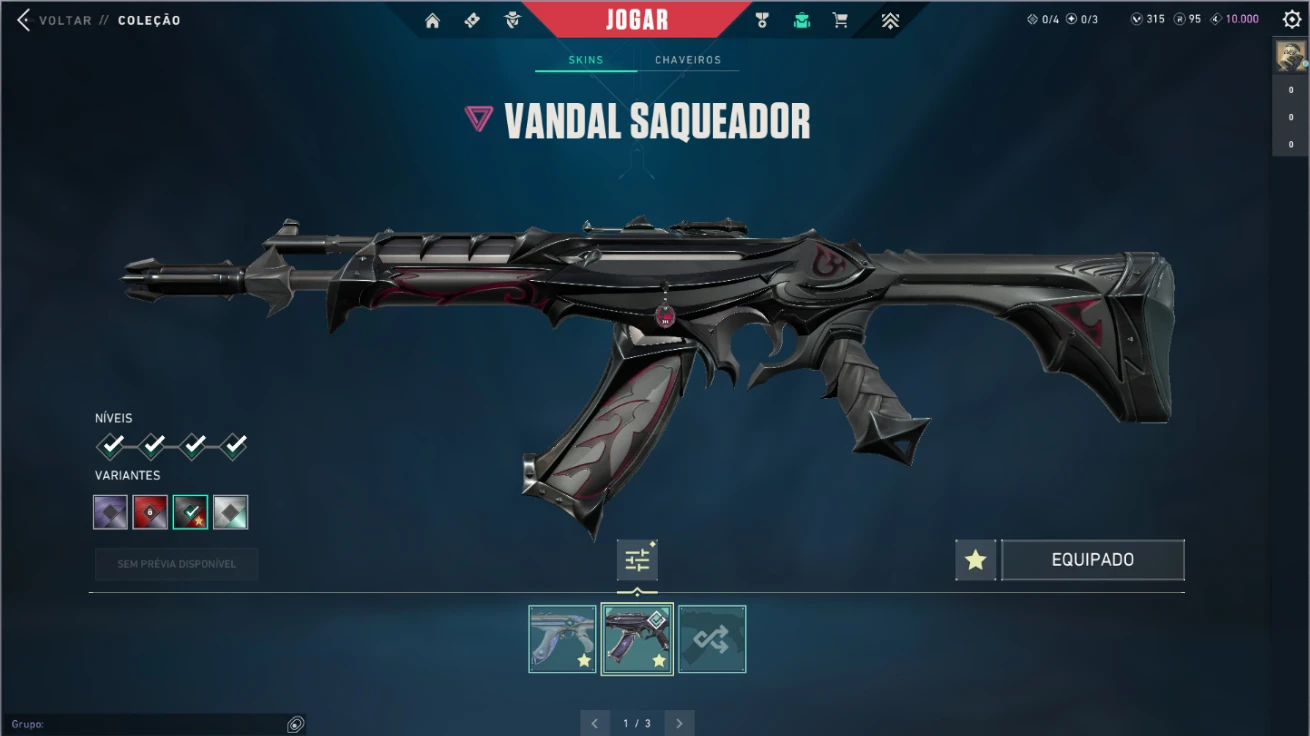Select the white and green variant swatch
Image resolution: width=1310 pixels, height=736 pixels.
[x=230, y=512]
